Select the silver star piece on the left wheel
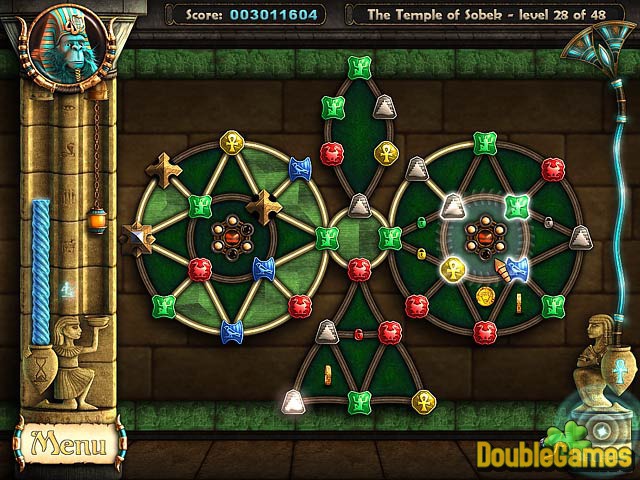Image resolution: width=640 pixels, height=480 pixels. point(135,237)
